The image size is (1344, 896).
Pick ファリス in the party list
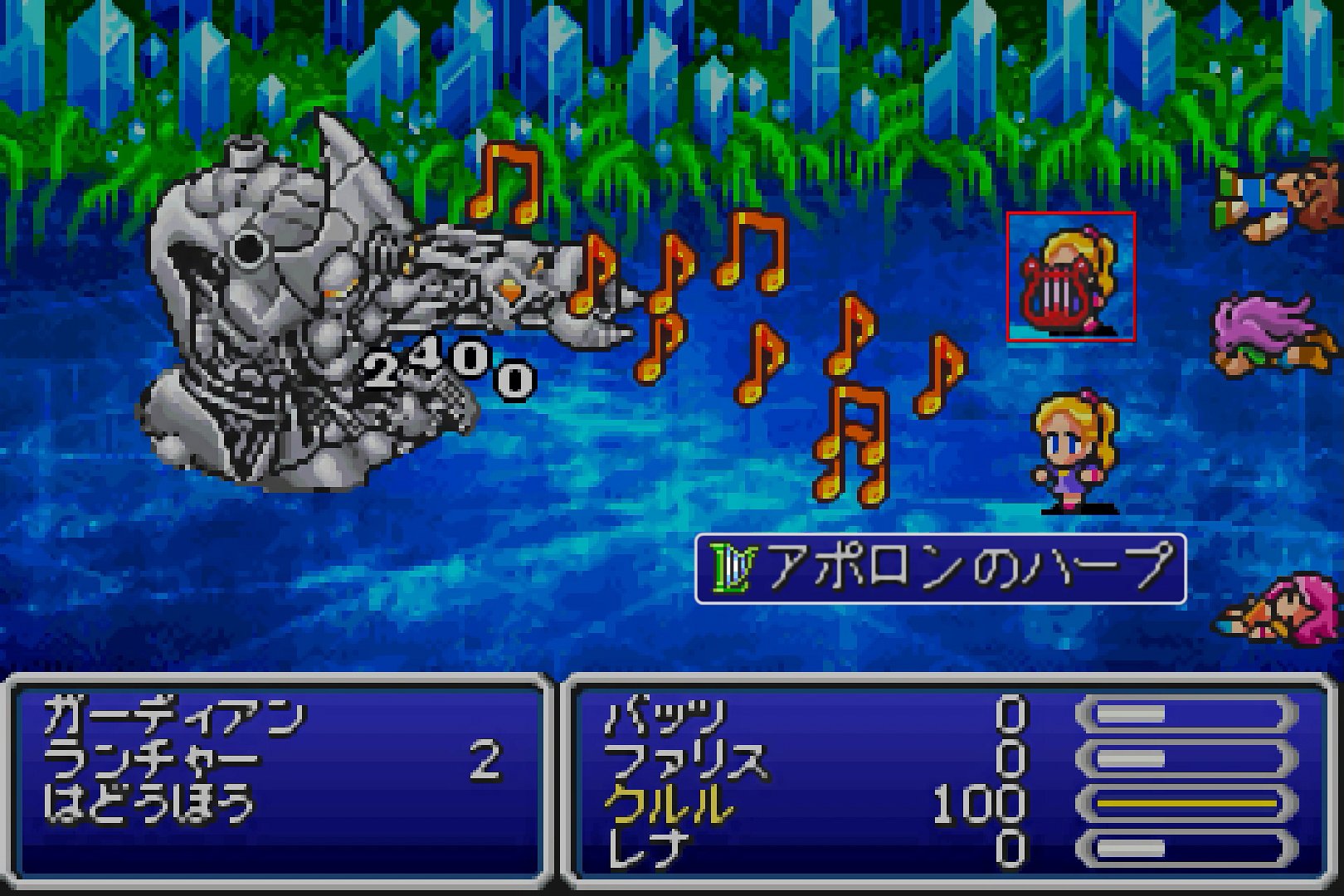tap(685, 760)
